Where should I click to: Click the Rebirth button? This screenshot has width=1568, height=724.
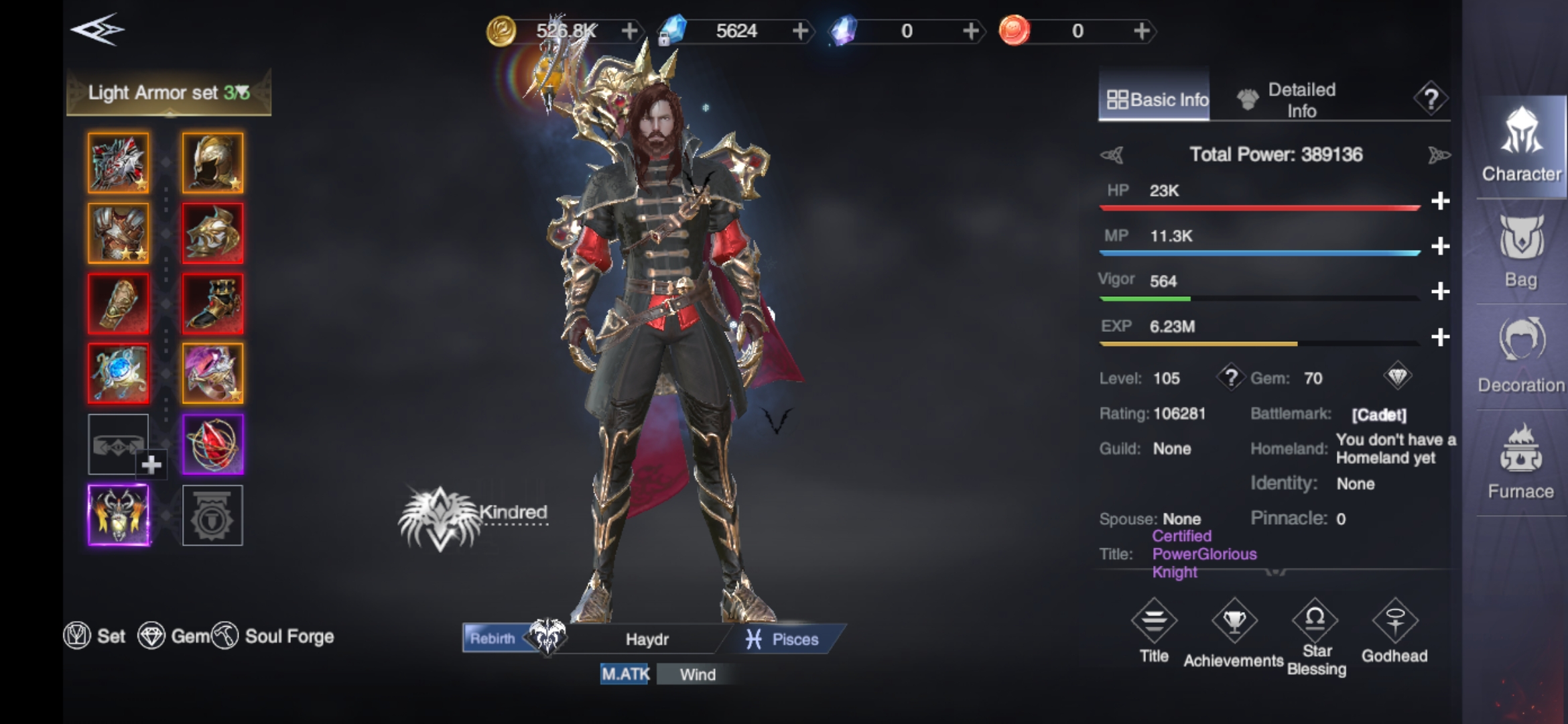(x=493, y=638)
